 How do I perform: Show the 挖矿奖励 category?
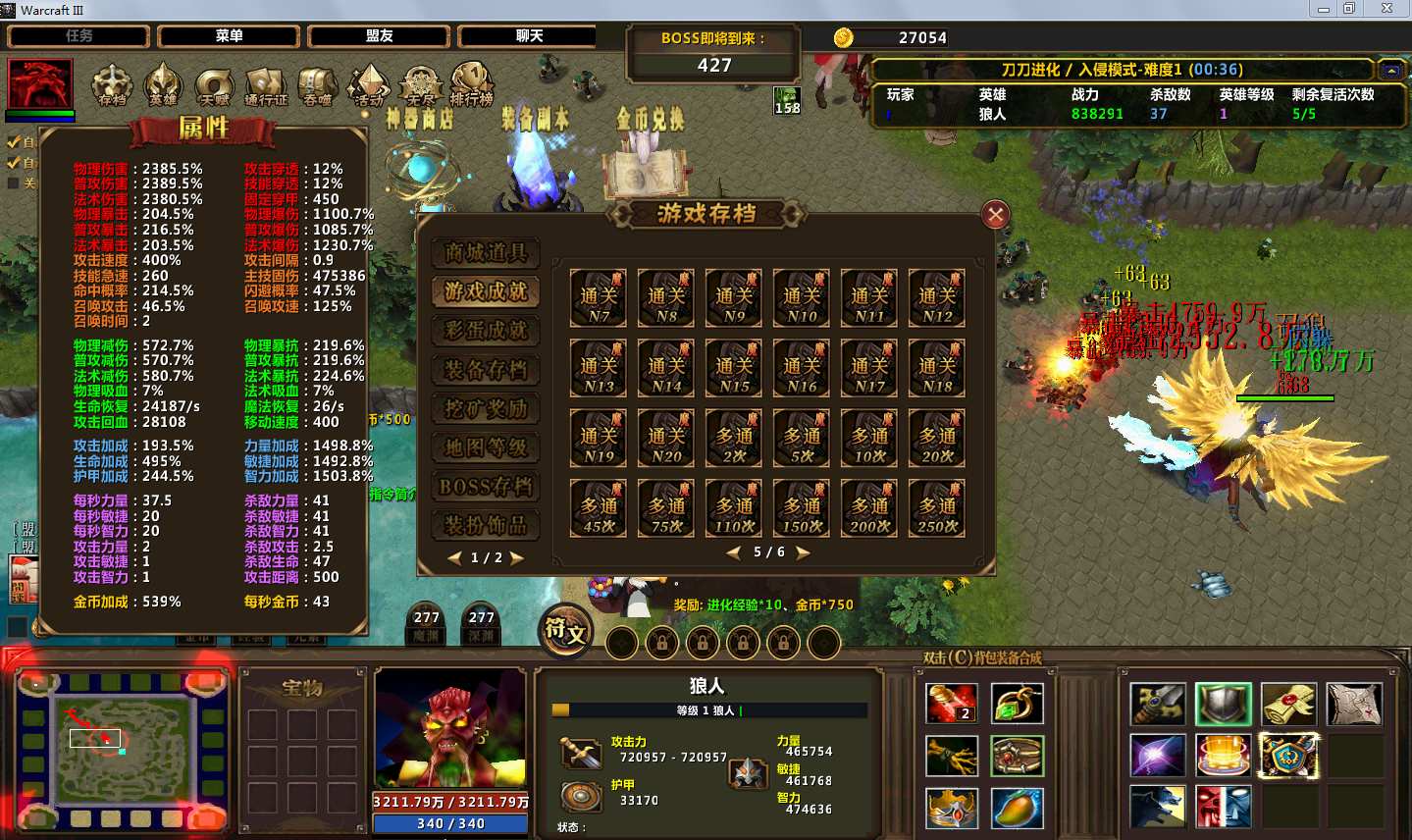point(486,409)
